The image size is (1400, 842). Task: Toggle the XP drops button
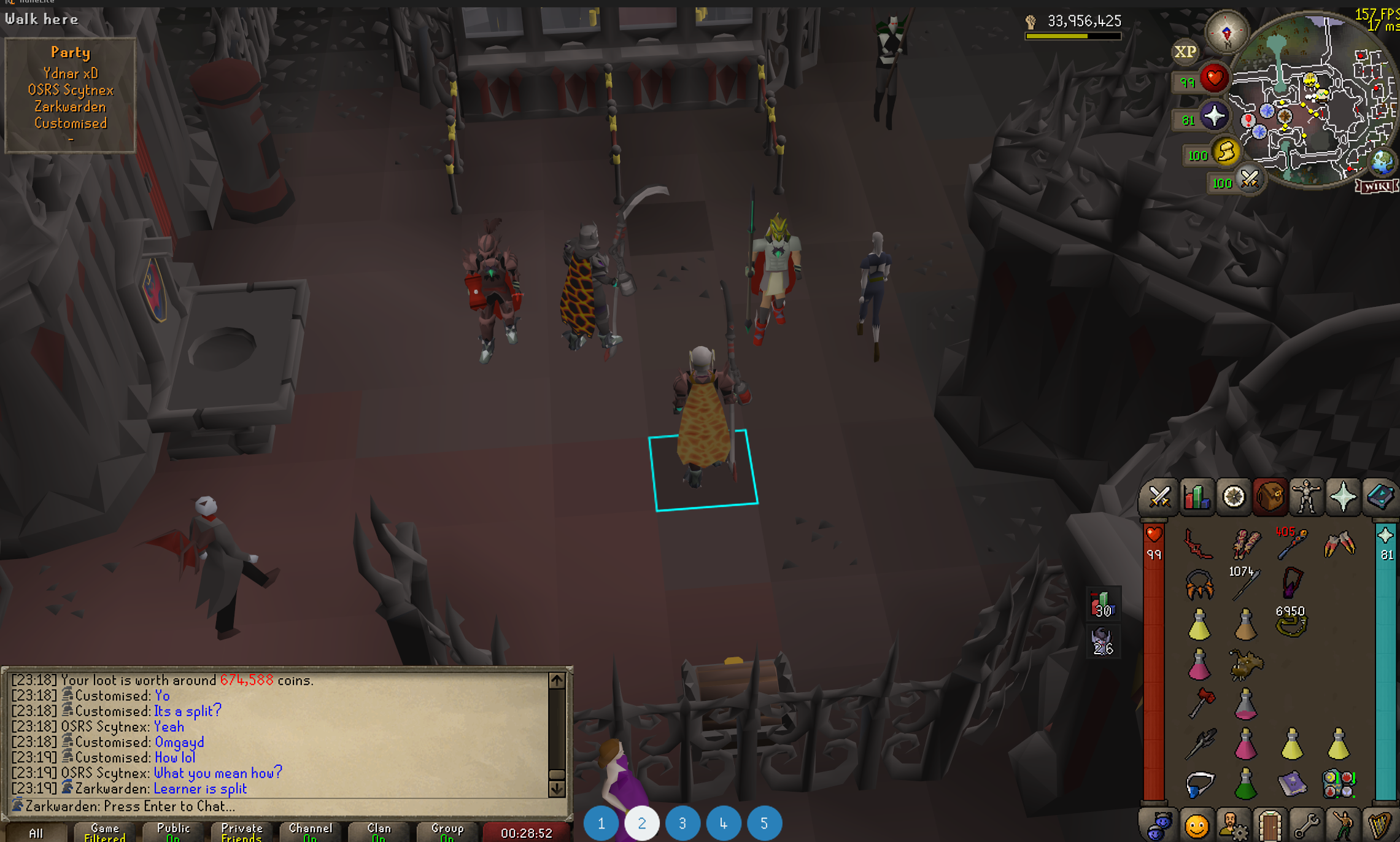(1185, 52)
